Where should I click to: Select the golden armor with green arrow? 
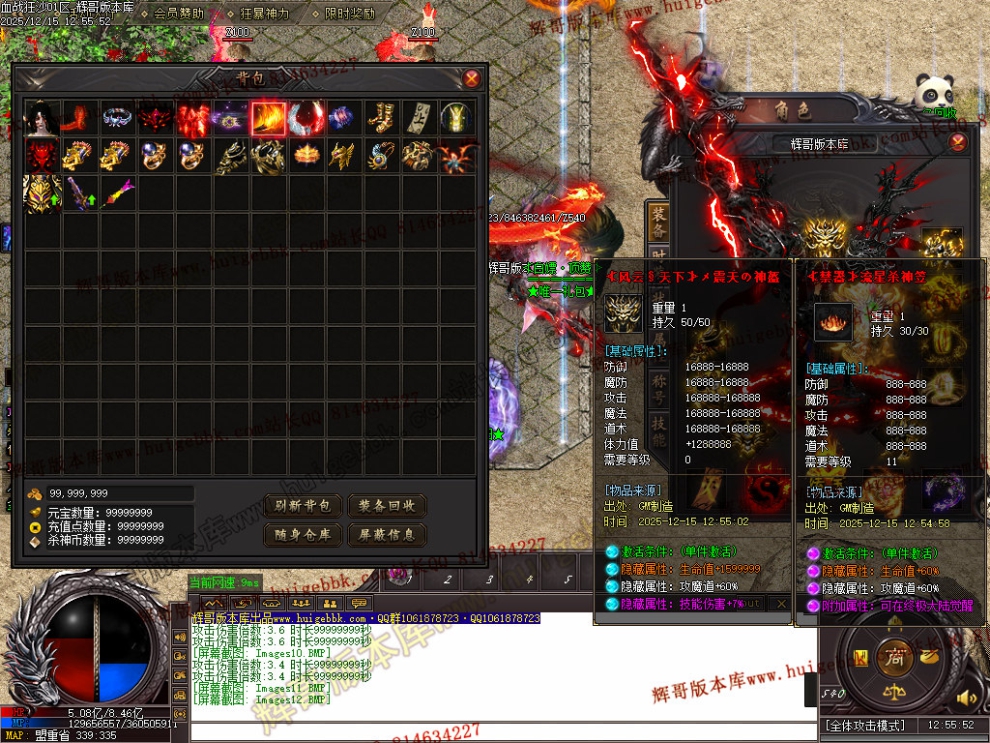pos(42,192)
